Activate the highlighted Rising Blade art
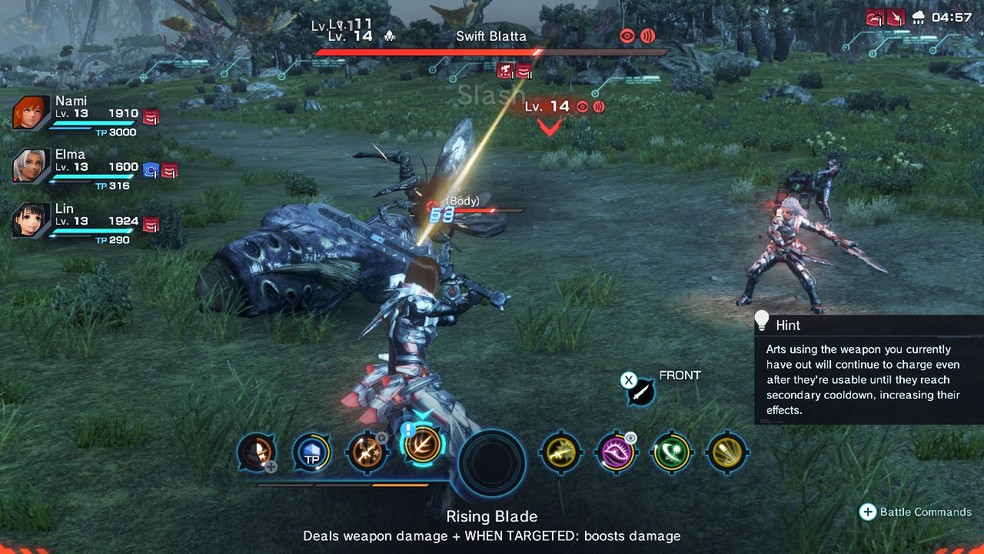Image resolution: width=984 pixels, height=554 pixels. point(423,443)
